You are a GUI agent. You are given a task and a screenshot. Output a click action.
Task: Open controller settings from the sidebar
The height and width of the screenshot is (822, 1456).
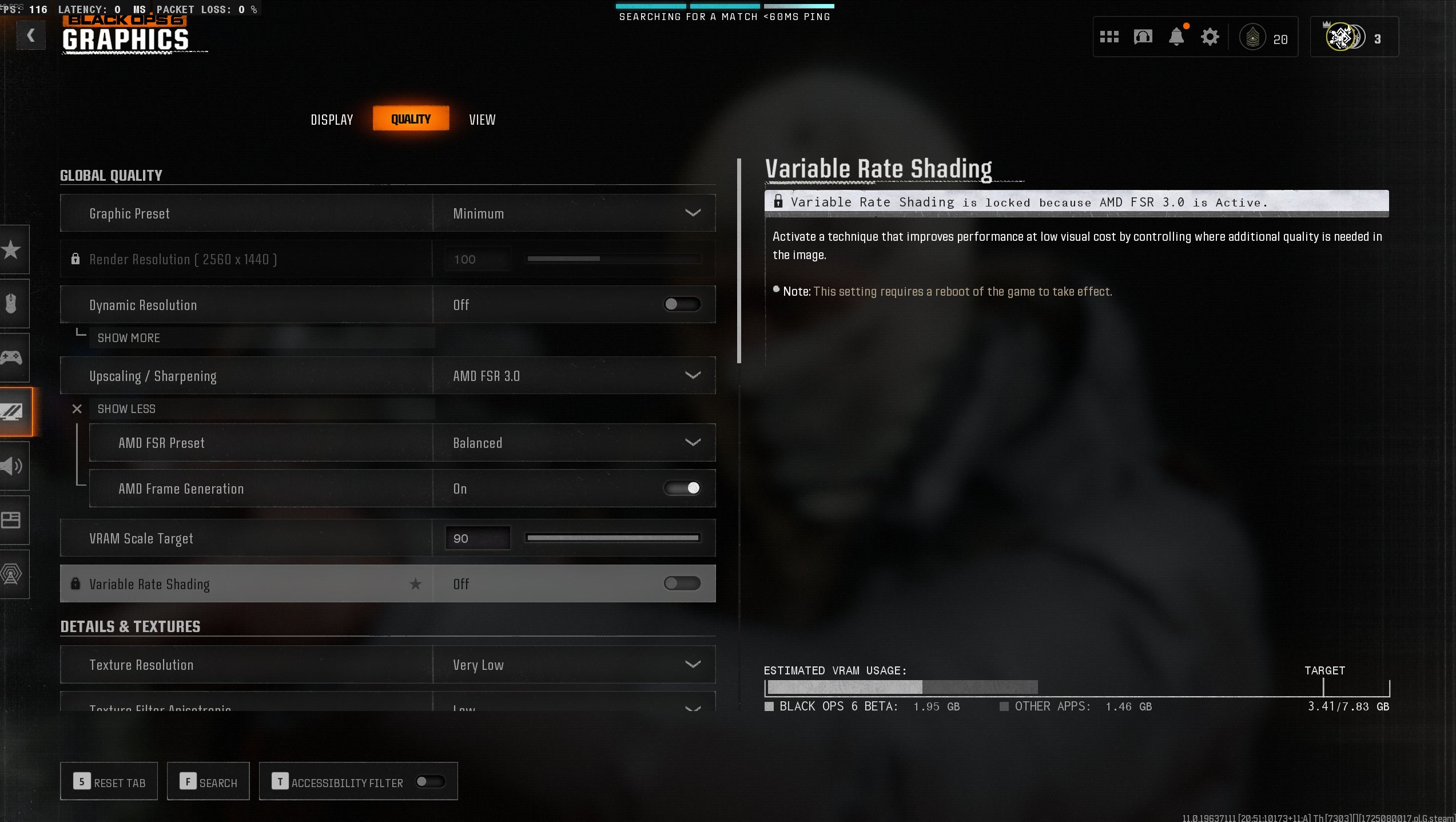click(14, 358)
